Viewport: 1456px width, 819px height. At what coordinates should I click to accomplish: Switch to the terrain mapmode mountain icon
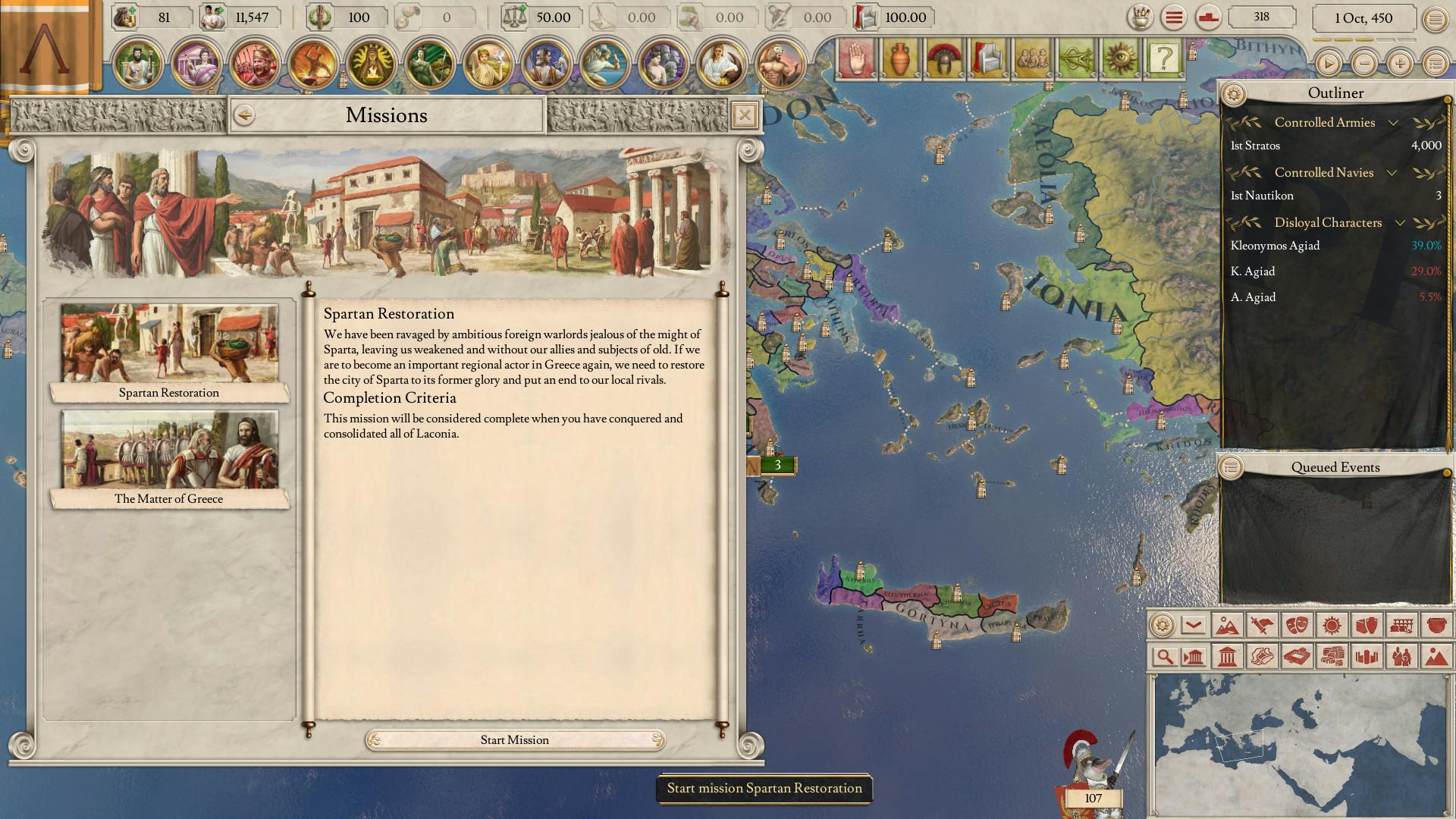click(1228, 626)
